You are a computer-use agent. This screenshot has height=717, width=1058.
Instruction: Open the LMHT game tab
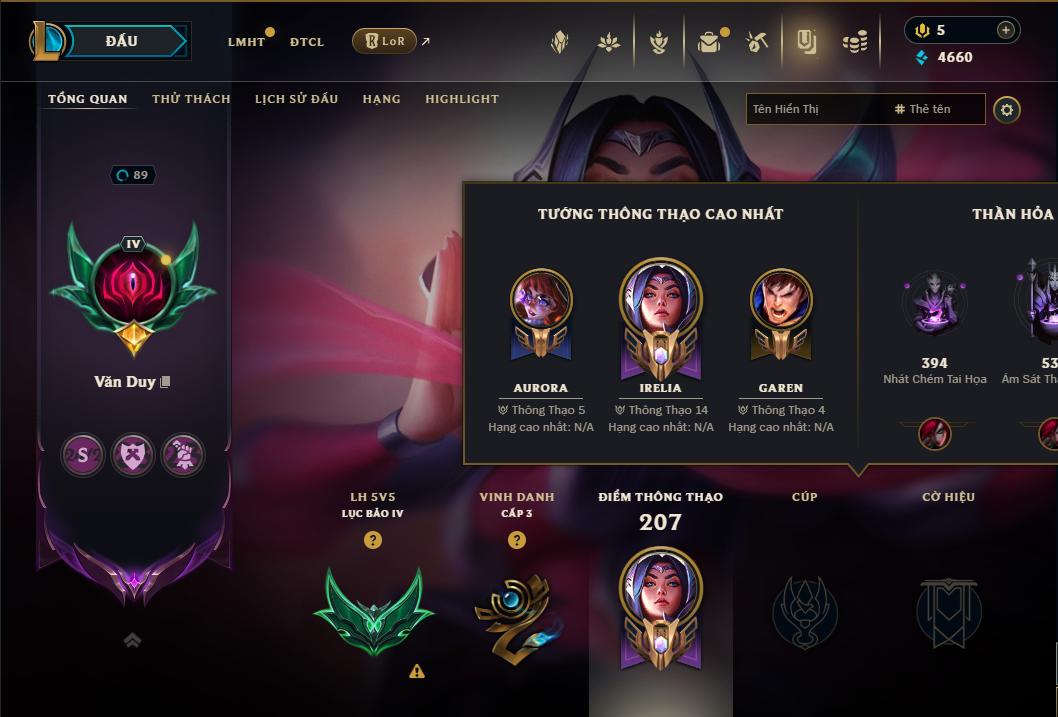[246, 42]
